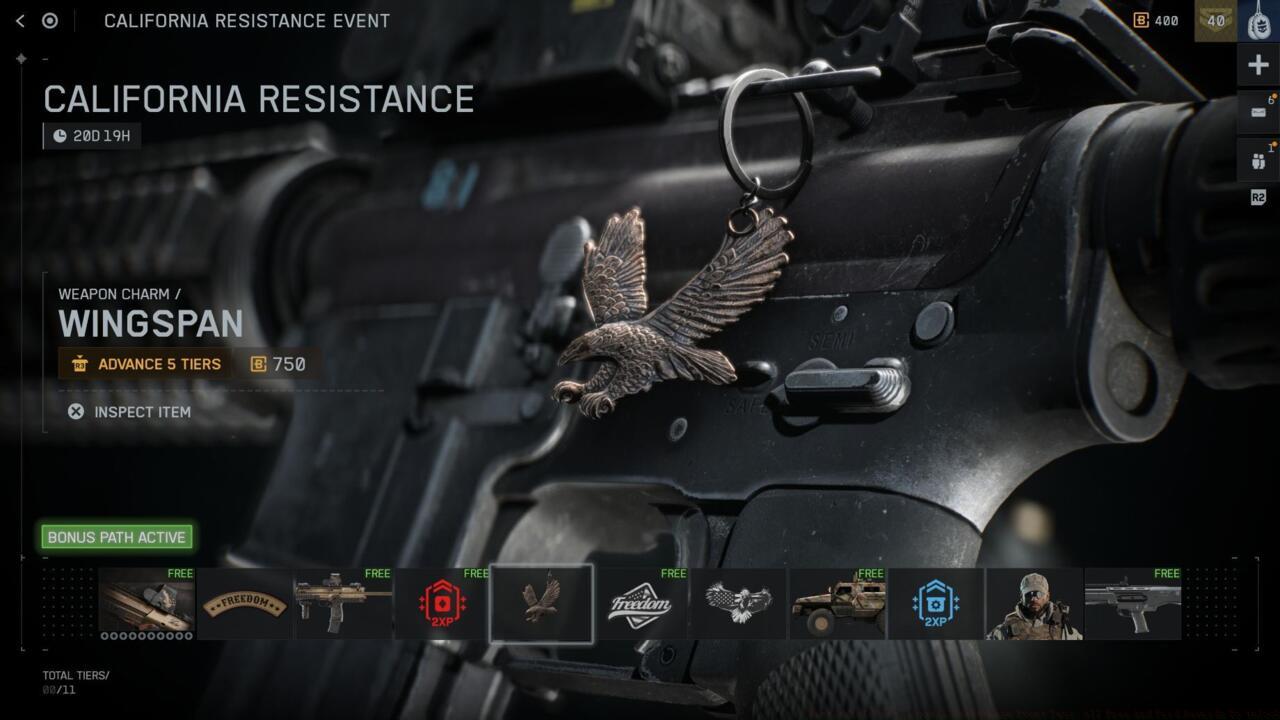Select the Freedom flag sticker reward

click(639, 604)
